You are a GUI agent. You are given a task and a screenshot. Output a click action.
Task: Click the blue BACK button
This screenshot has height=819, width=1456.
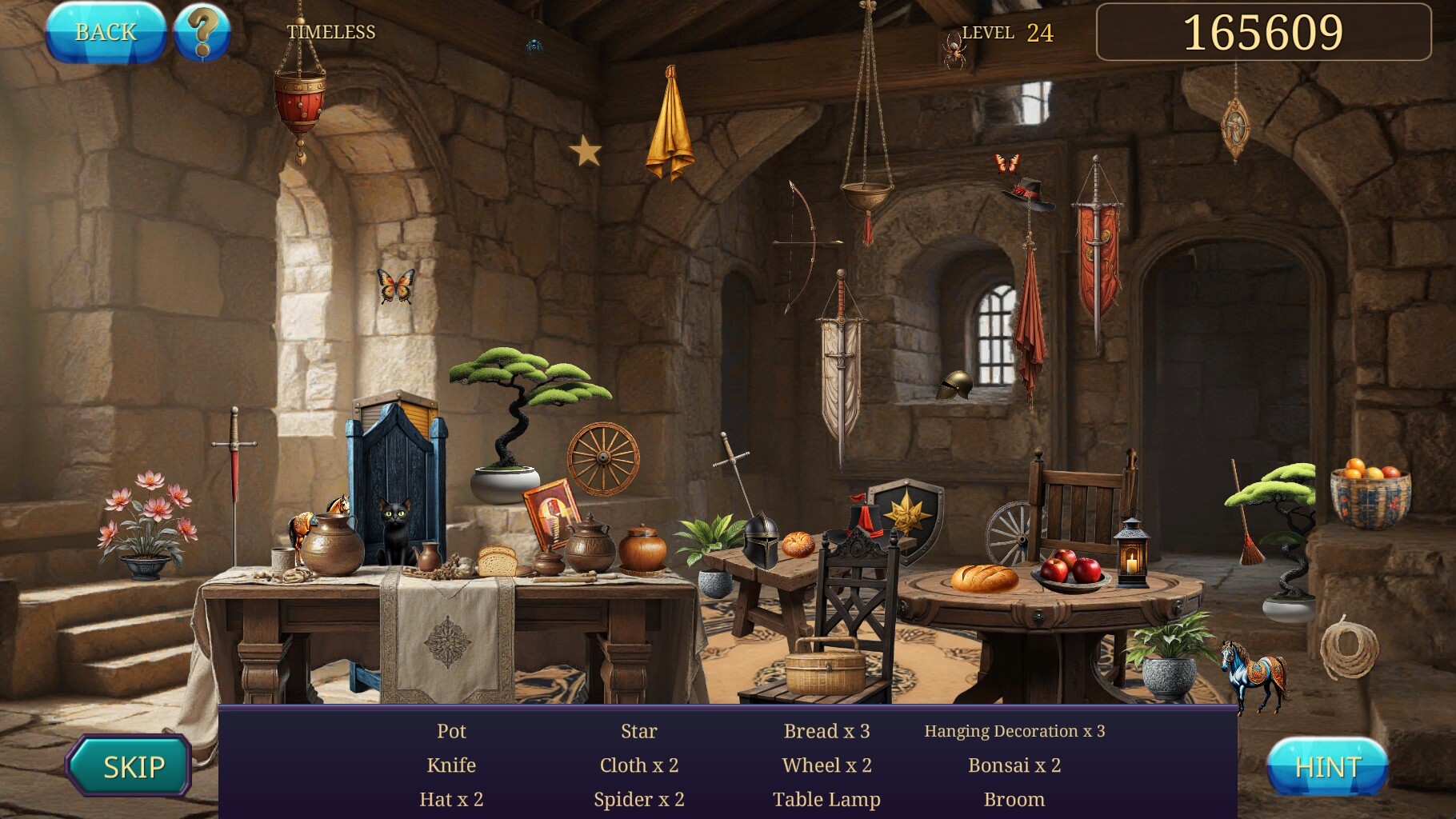[x=106, y=33]
